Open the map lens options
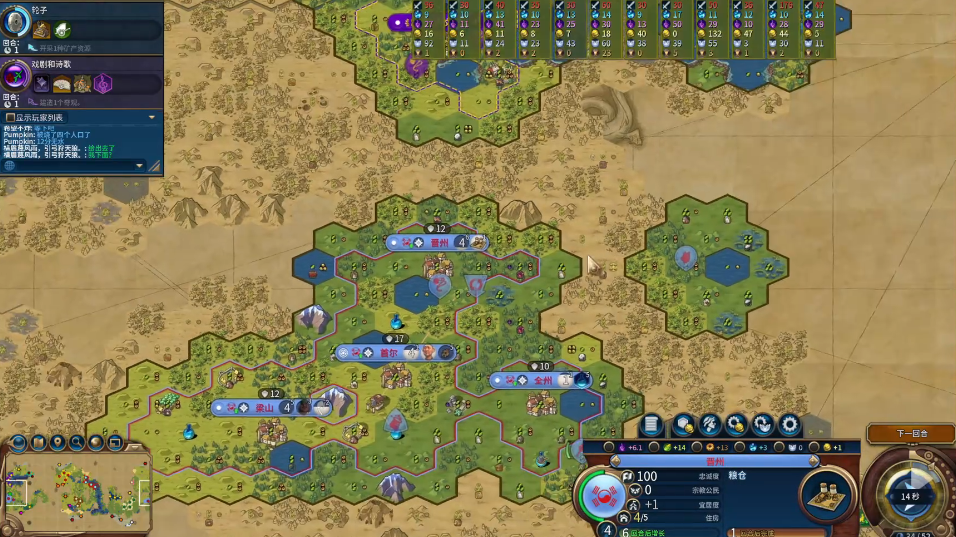Viewport: 956px width, 537px height. pyautogui.click(x=37, y=442)
